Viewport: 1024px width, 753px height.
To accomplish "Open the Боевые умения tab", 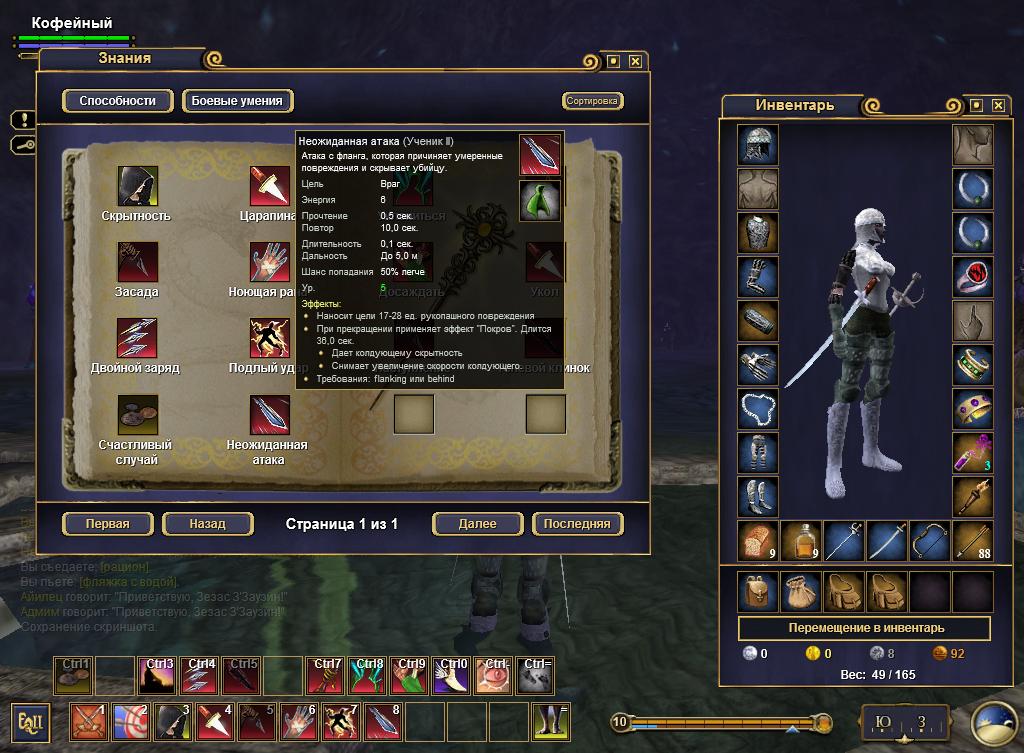I will (x=237, y=101).
